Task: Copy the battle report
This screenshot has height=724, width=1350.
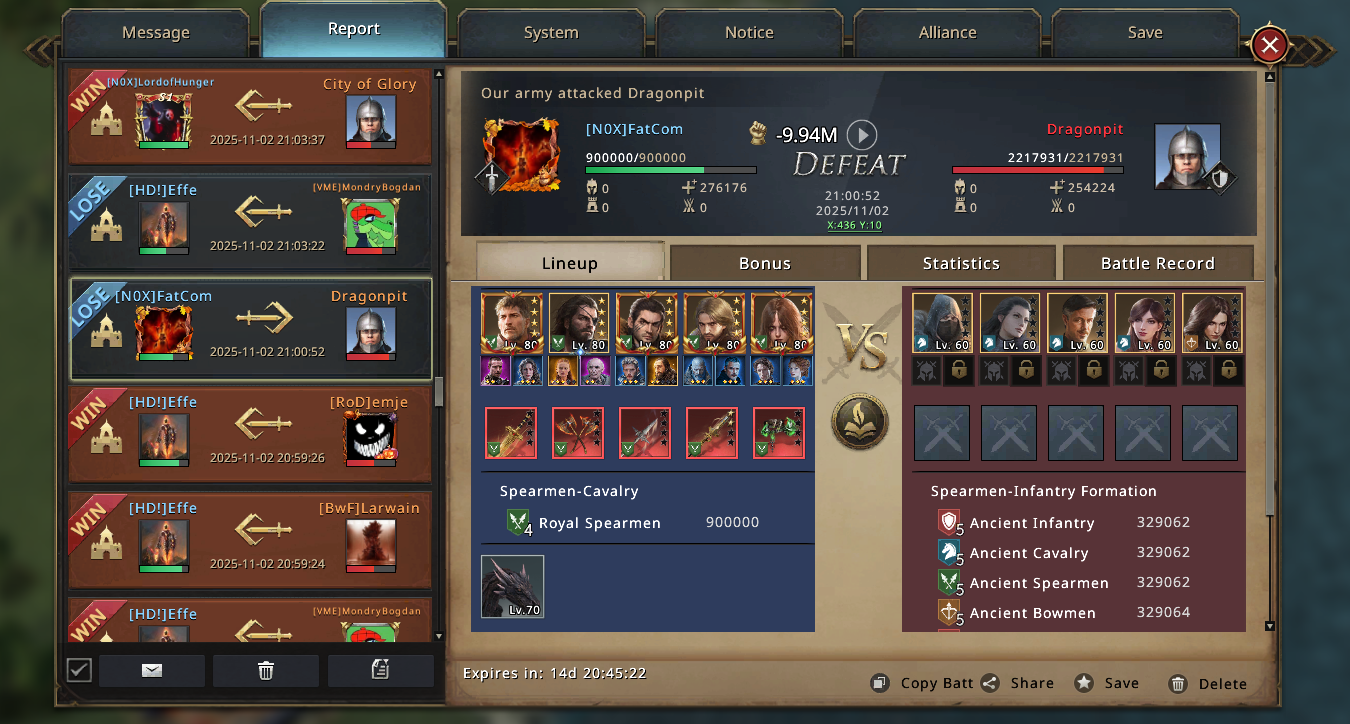Action: point(922,683)
